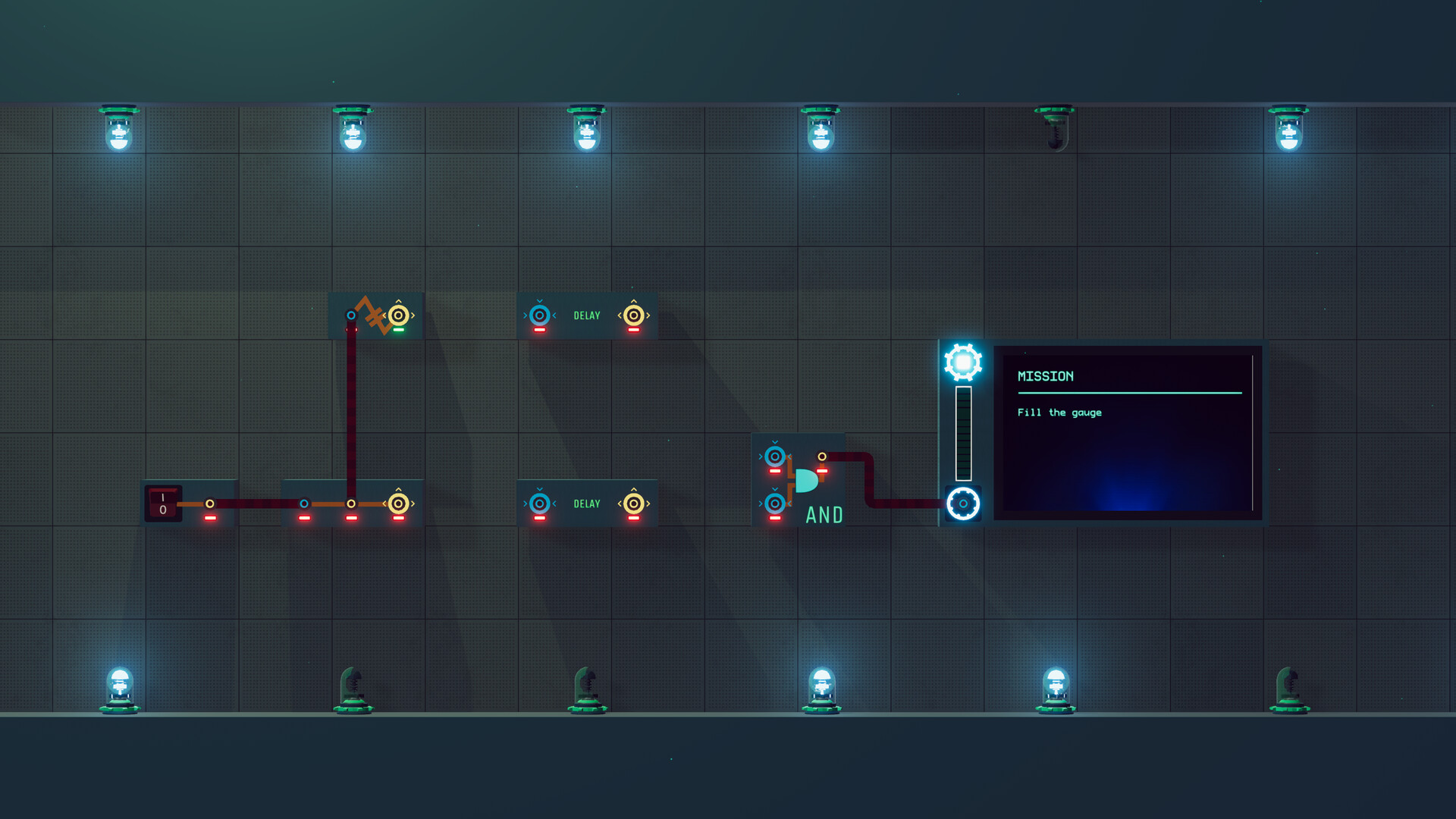Click the down chevron above the lower DELAY input node

[x=539, y=488]
